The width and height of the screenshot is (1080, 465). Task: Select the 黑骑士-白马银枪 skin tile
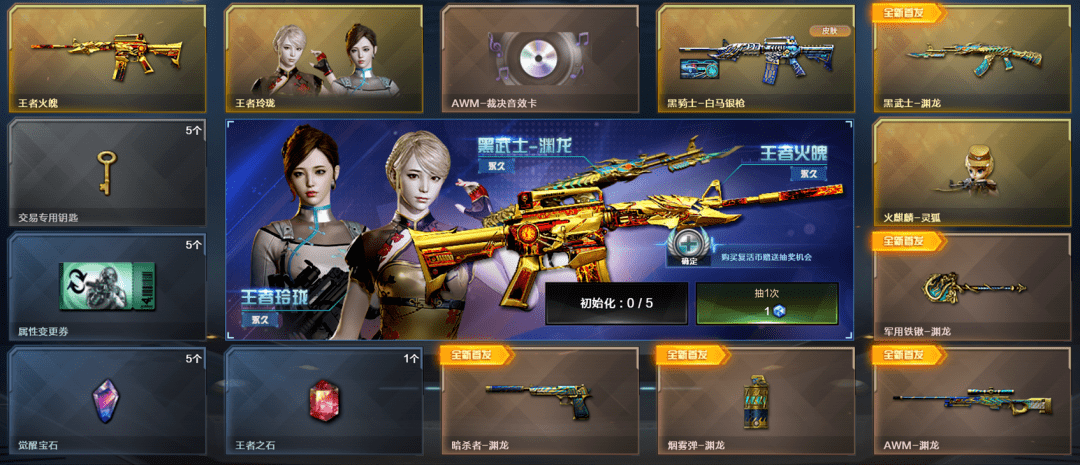(x=756, y=58)
